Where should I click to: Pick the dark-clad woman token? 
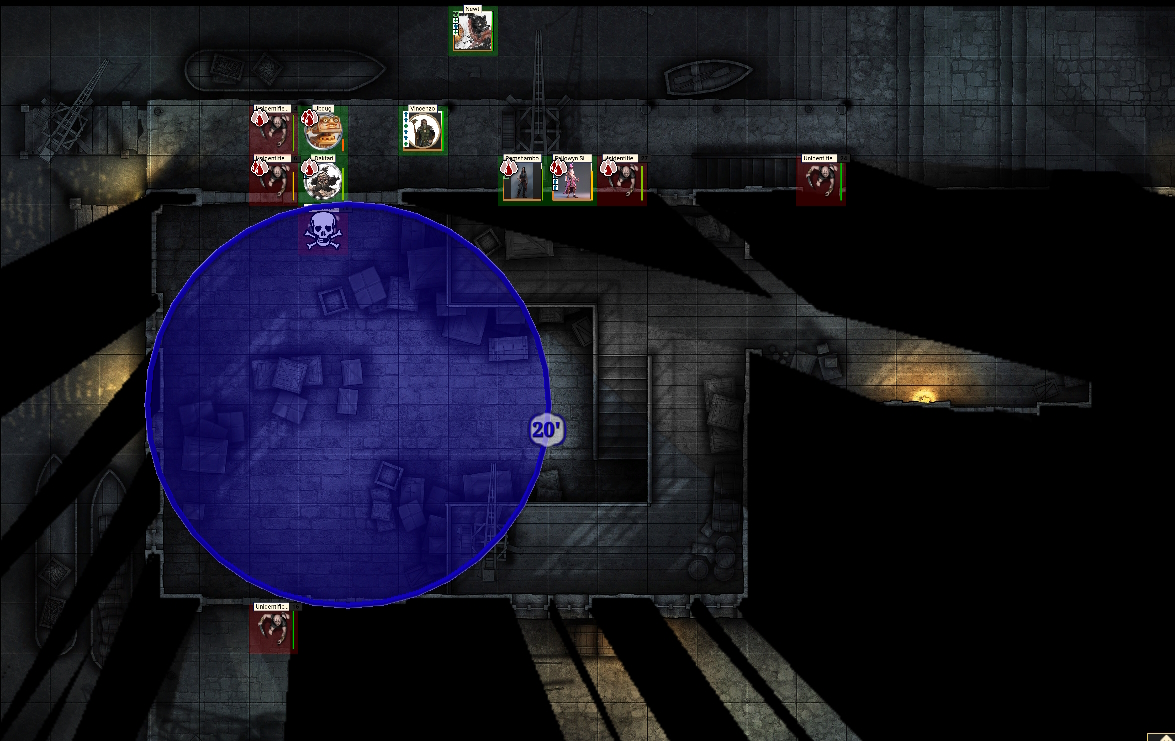[x=522, y=181]
